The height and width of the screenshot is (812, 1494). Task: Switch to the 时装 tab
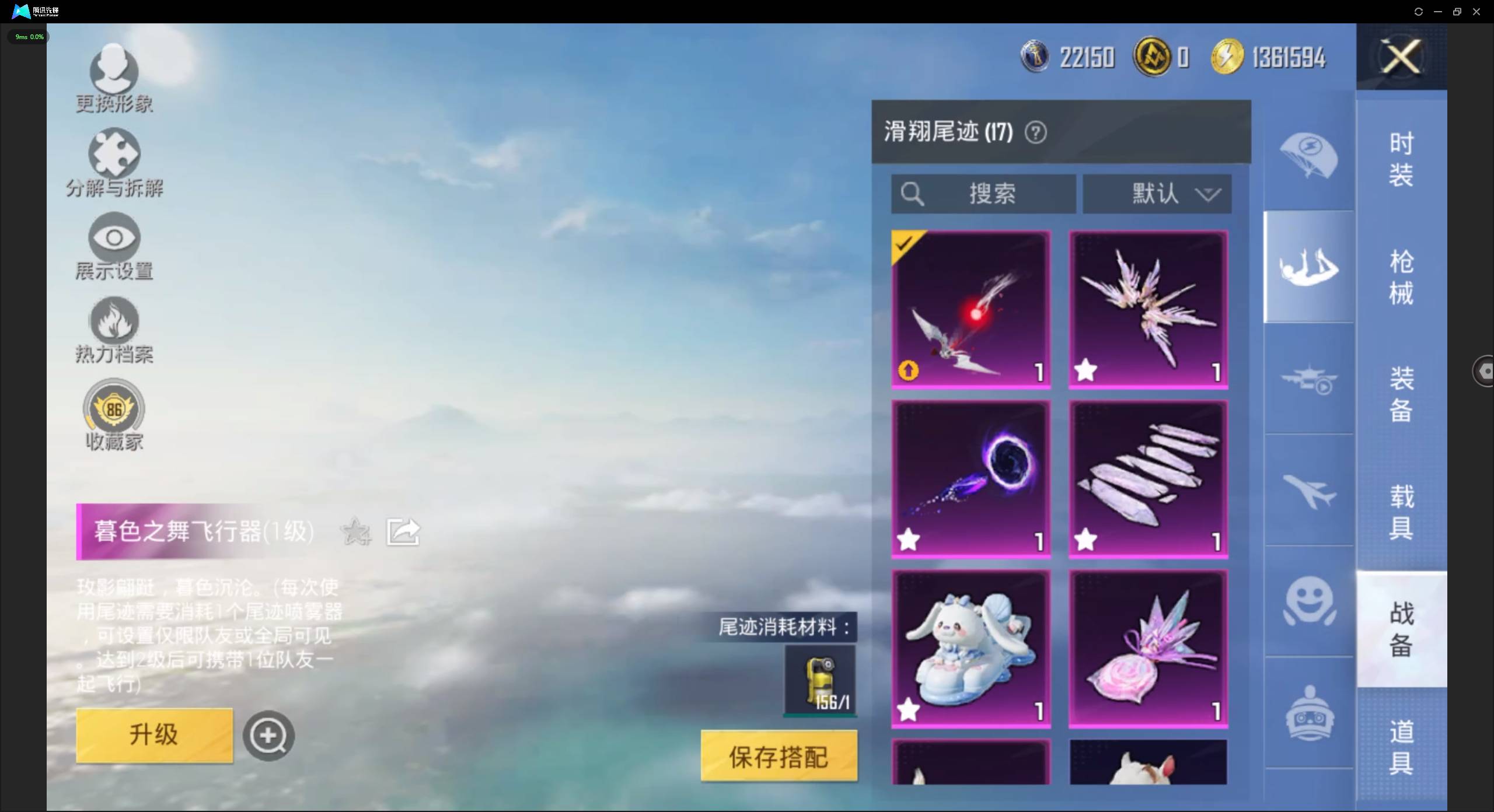[x=1401, y=159]
